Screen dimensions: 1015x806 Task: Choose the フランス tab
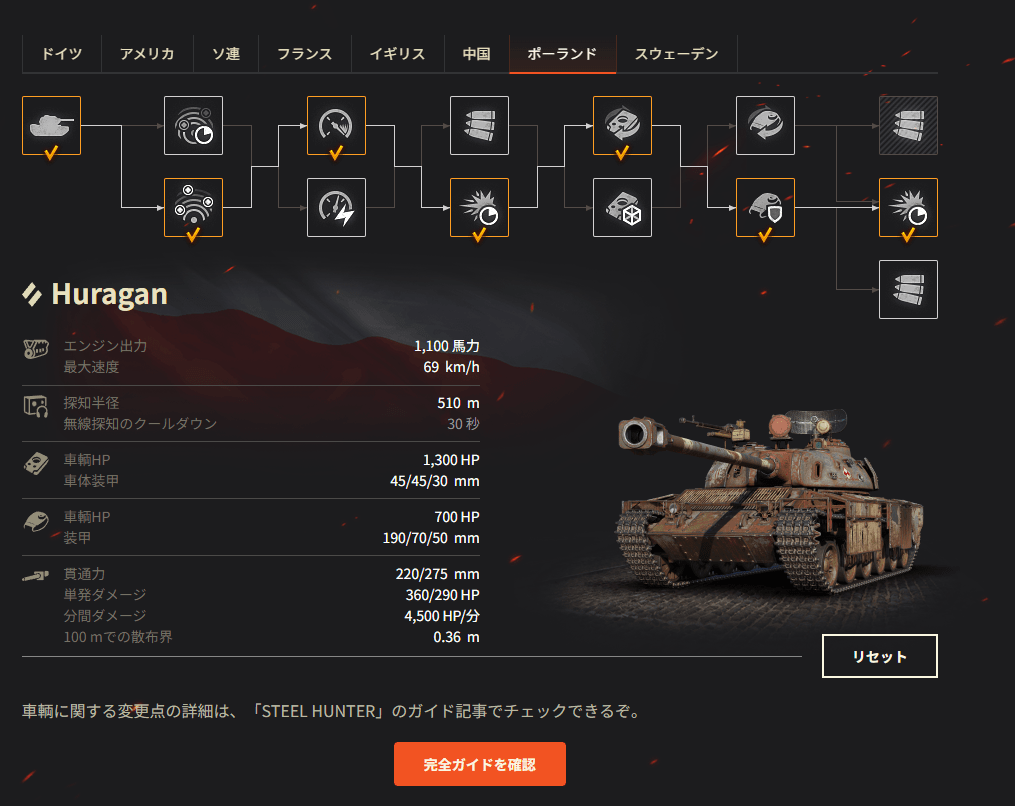pos(305,54)
